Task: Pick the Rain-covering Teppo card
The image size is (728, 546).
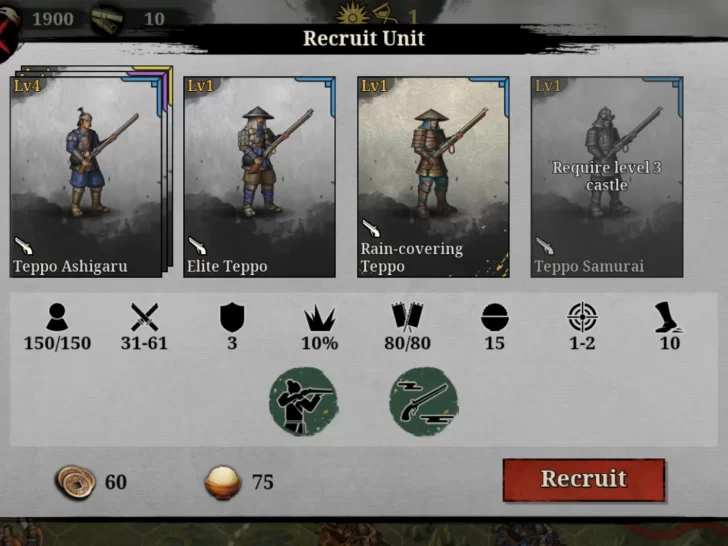Action: coord(432,177)
